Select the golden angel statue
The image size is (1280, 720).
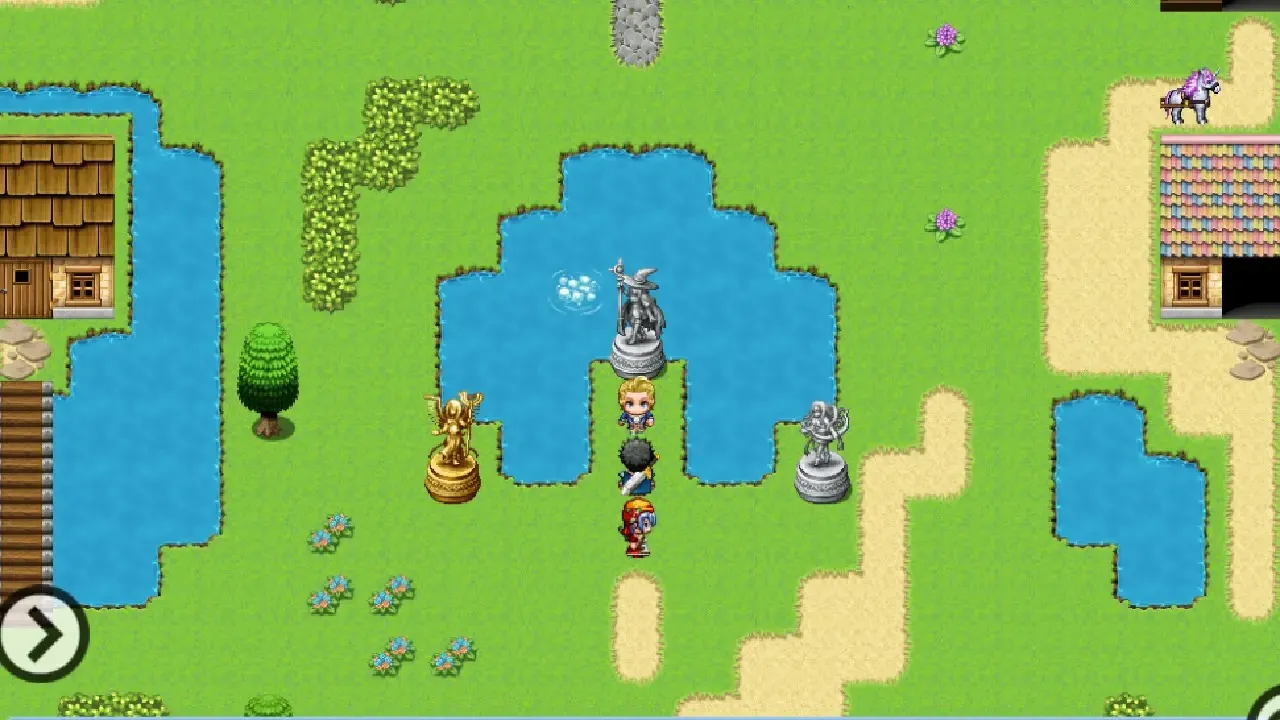point(453,440)
